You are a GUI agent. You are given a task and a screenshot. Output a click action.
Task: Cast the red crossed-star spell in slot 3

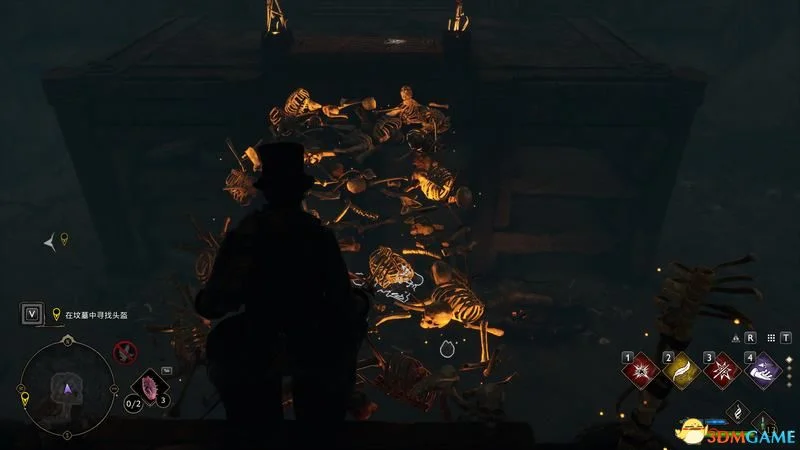[x=724, y=370]
